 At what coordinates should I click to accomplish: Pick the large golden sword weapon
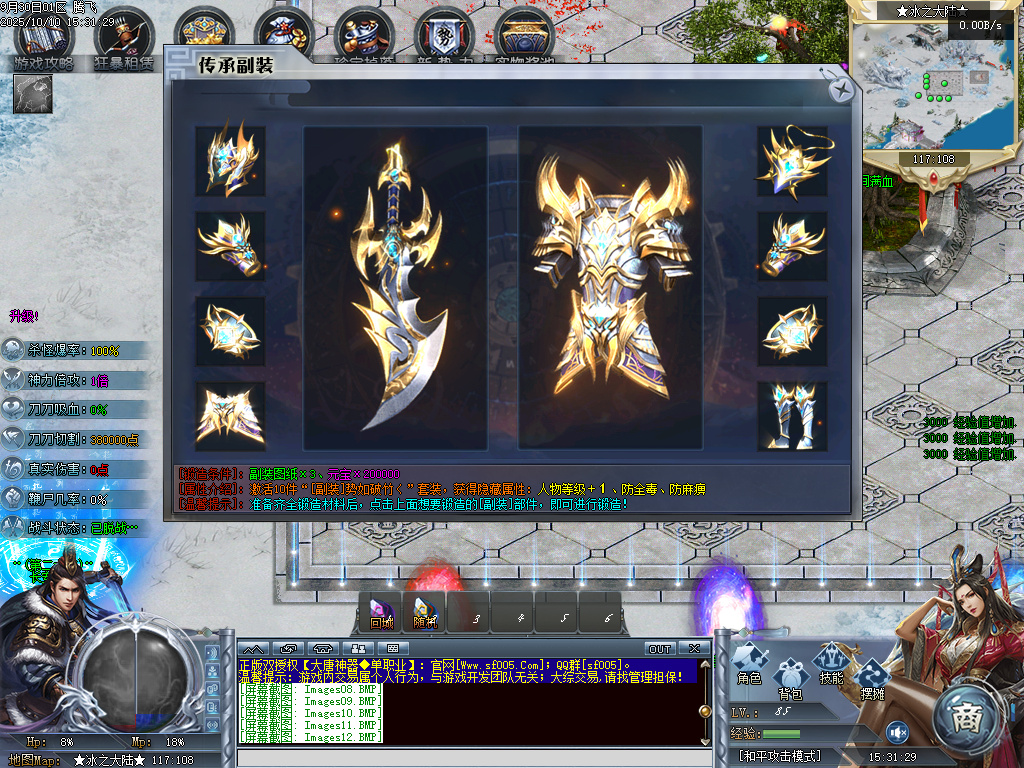tap(395, 288)
